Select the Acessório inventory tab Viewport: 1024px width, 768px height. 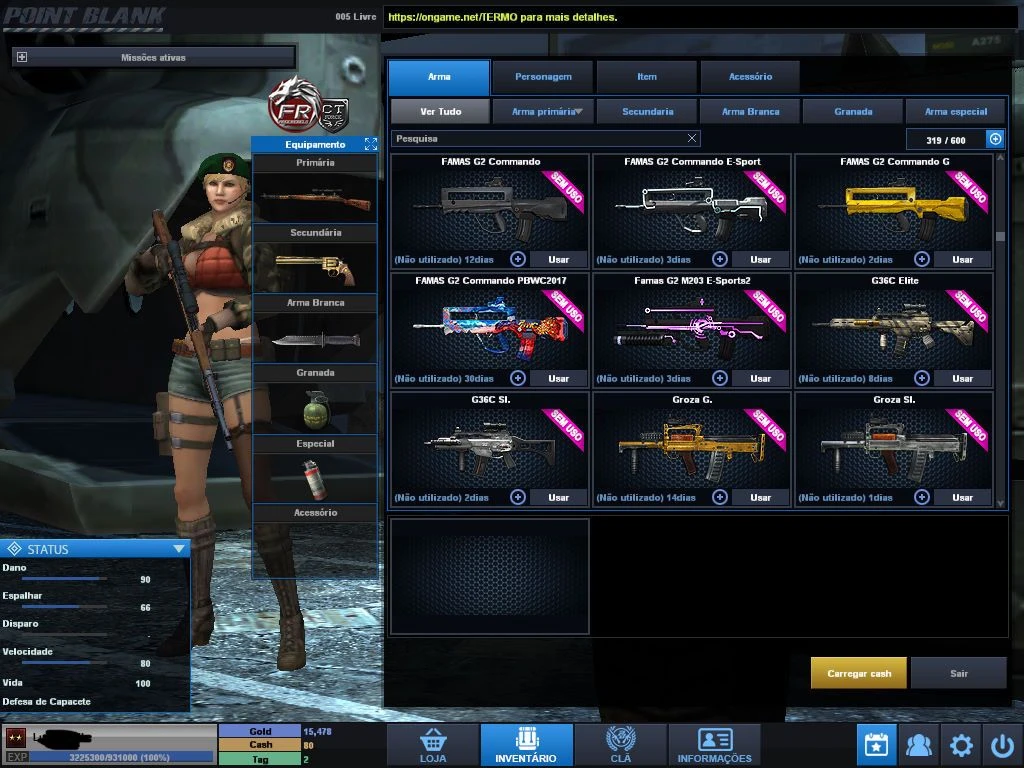coord(750,77)
